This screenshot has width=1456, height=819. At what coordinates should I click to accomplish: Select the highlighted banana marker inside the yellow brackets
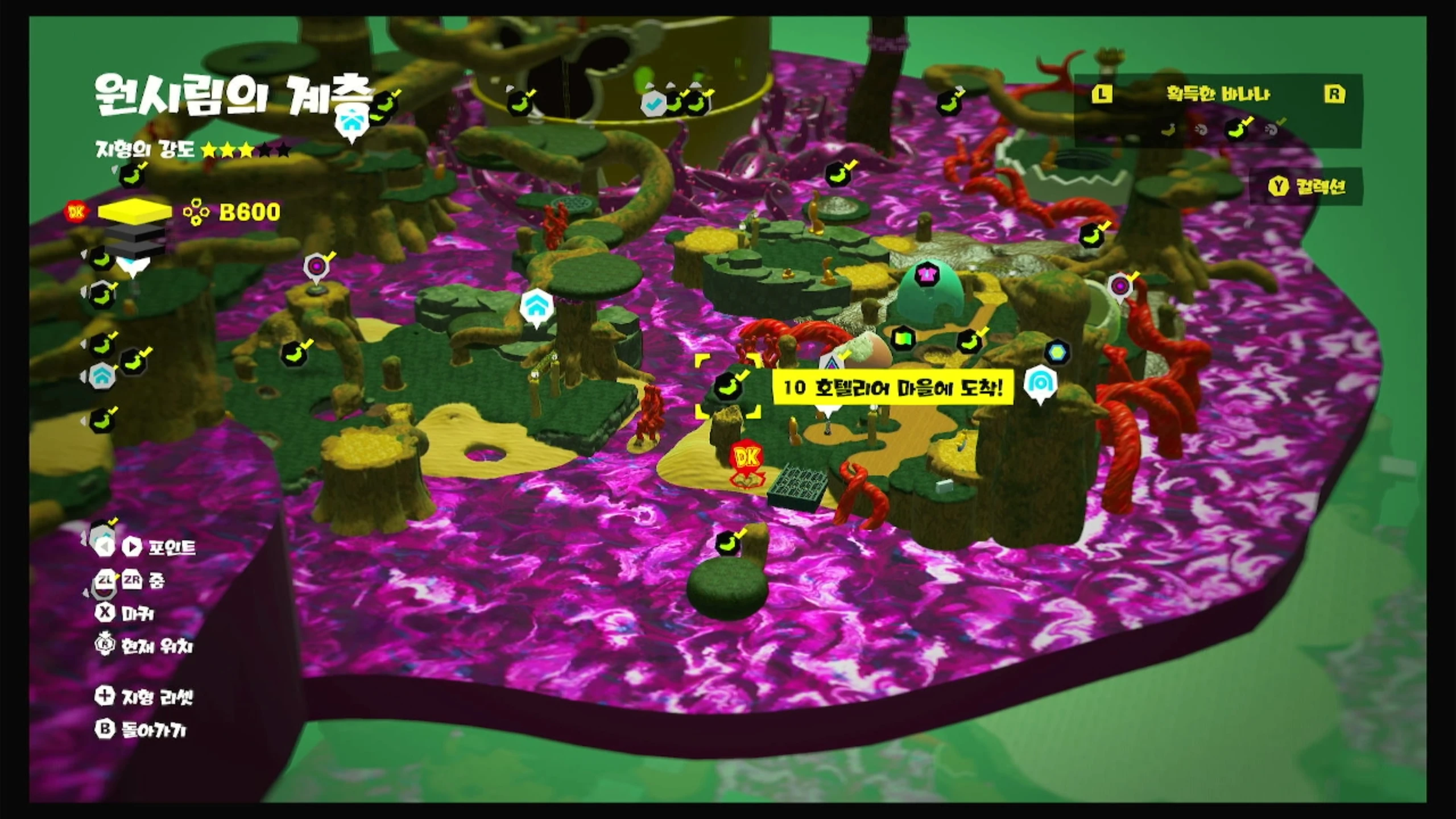point(728,386)
